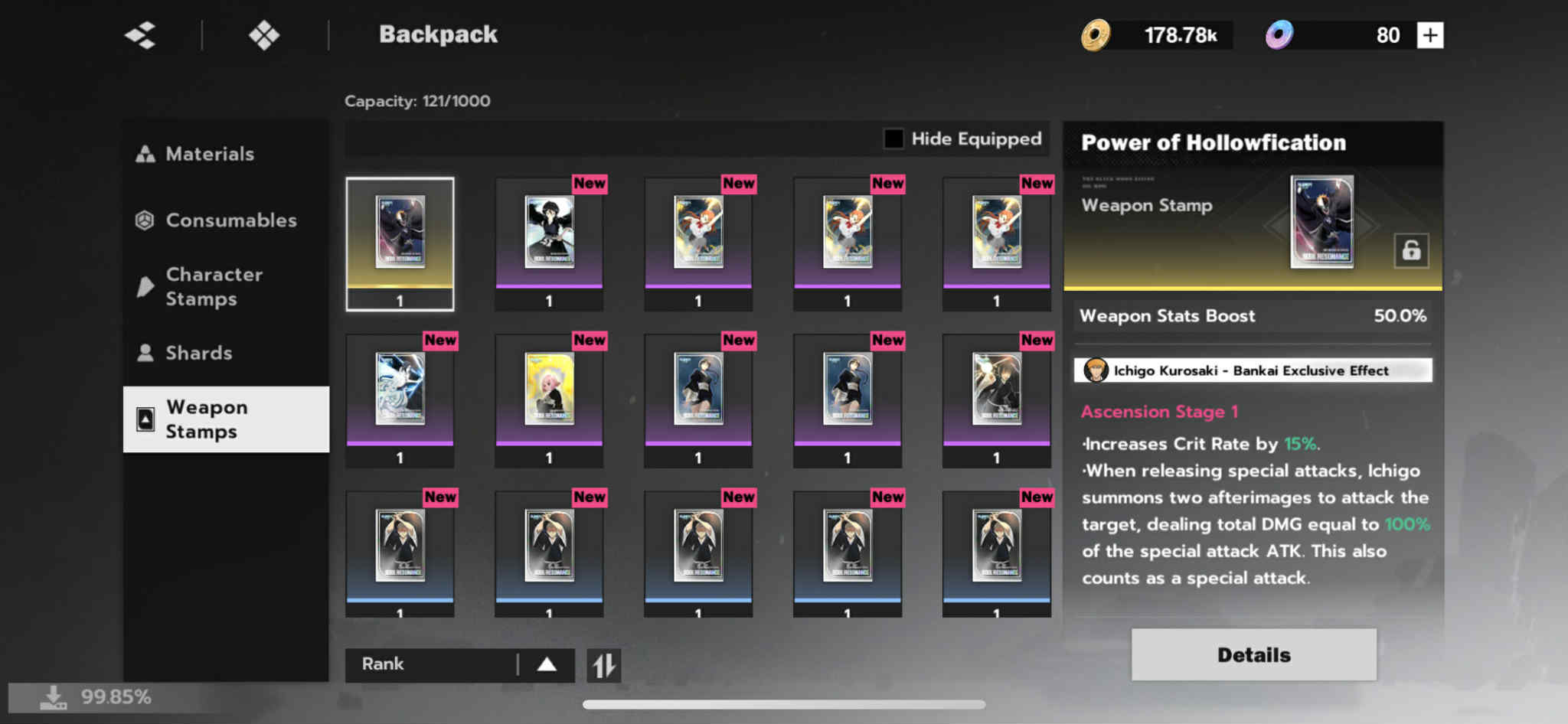
Task: Go back using the top-left arrow icon
Action: click(141, 35)
